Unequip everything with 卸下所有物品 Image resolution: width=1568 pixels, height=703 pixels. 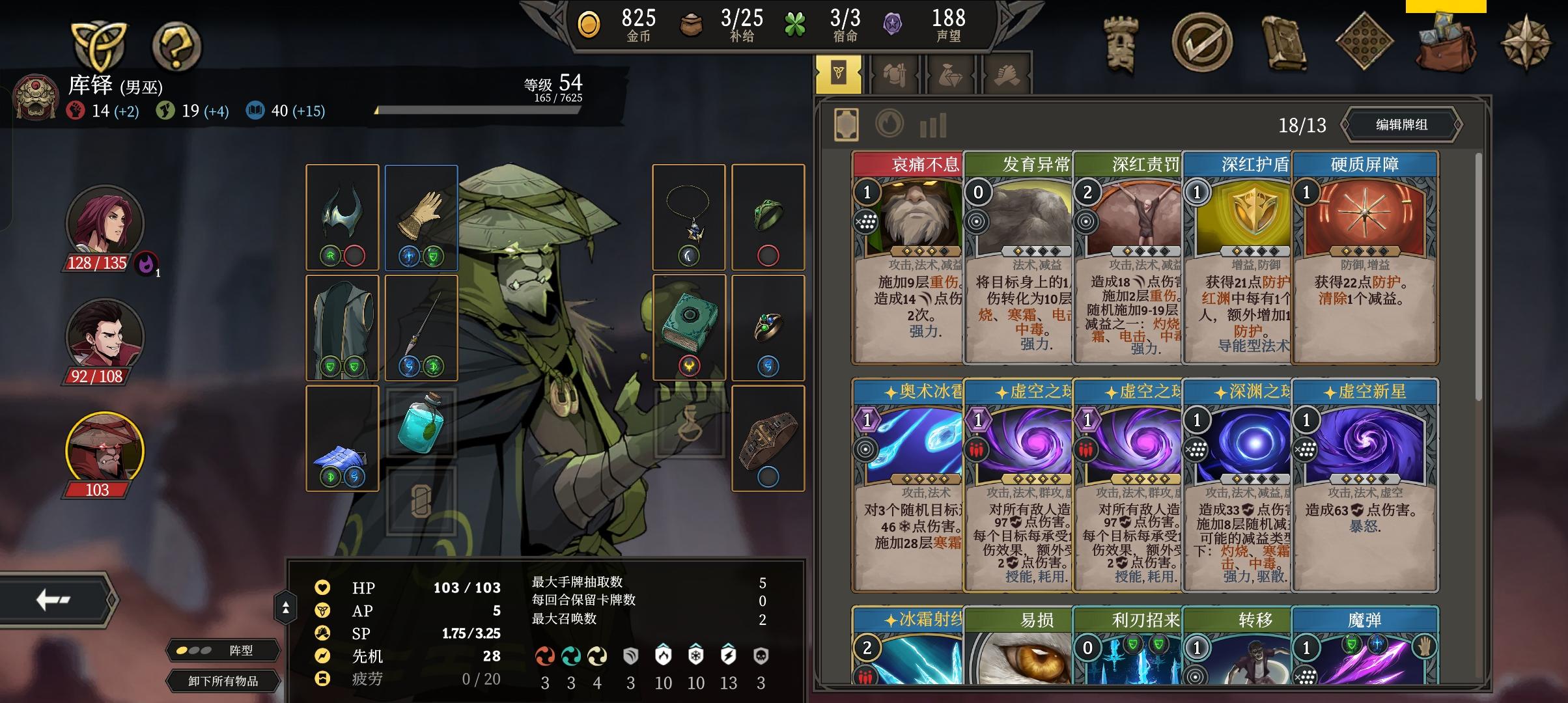coord(223,681)
